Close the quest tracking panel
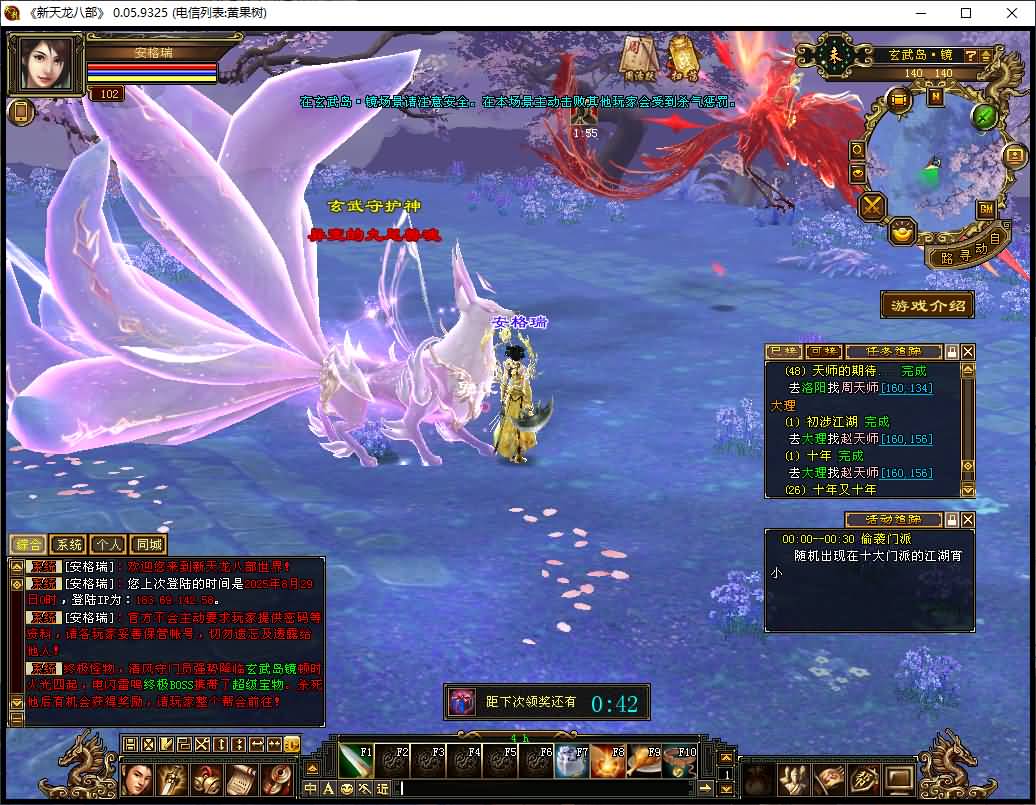 (x=967, y=352)
